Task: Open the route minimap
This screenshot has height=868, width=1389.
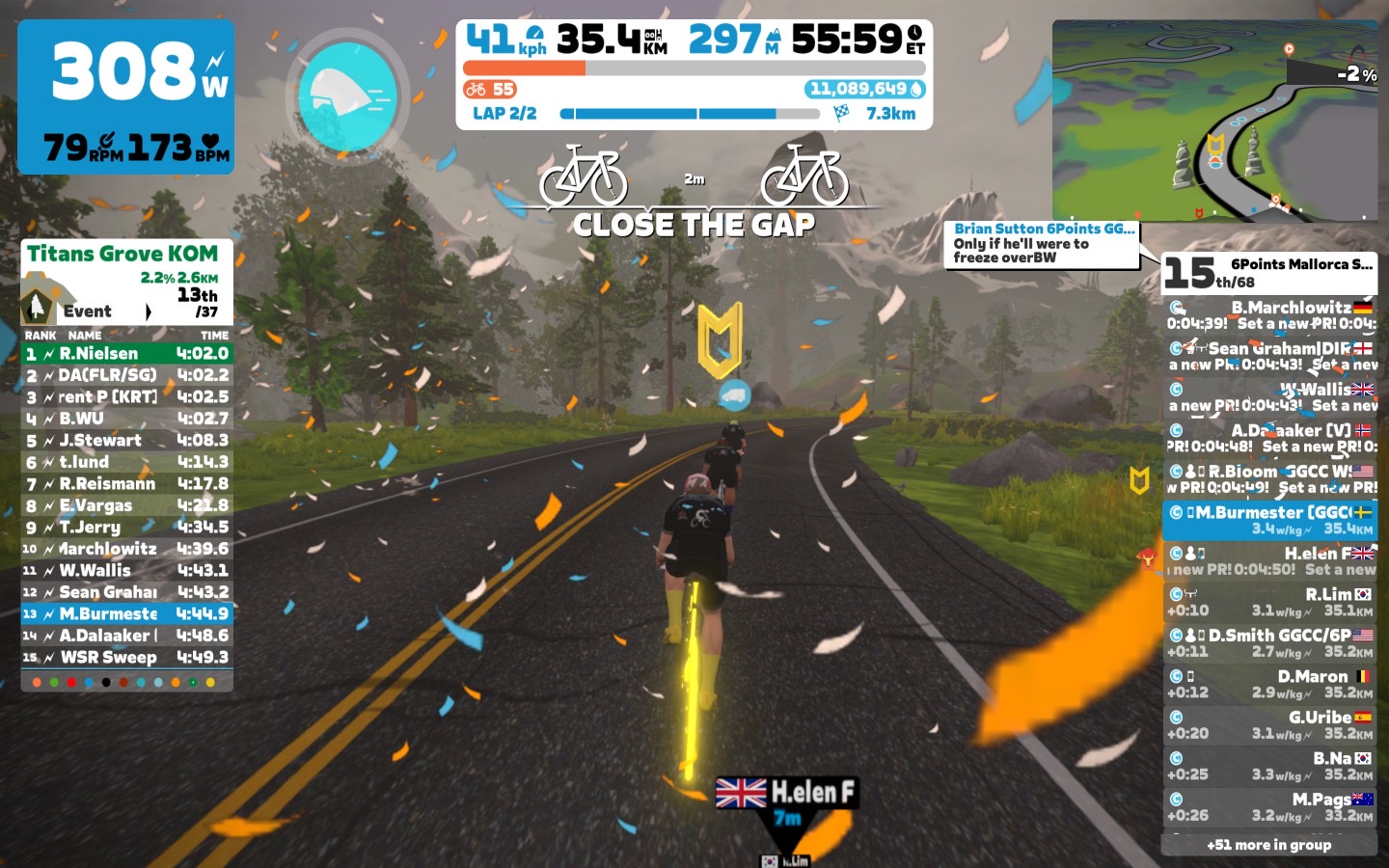Action: pos(1215,121)
